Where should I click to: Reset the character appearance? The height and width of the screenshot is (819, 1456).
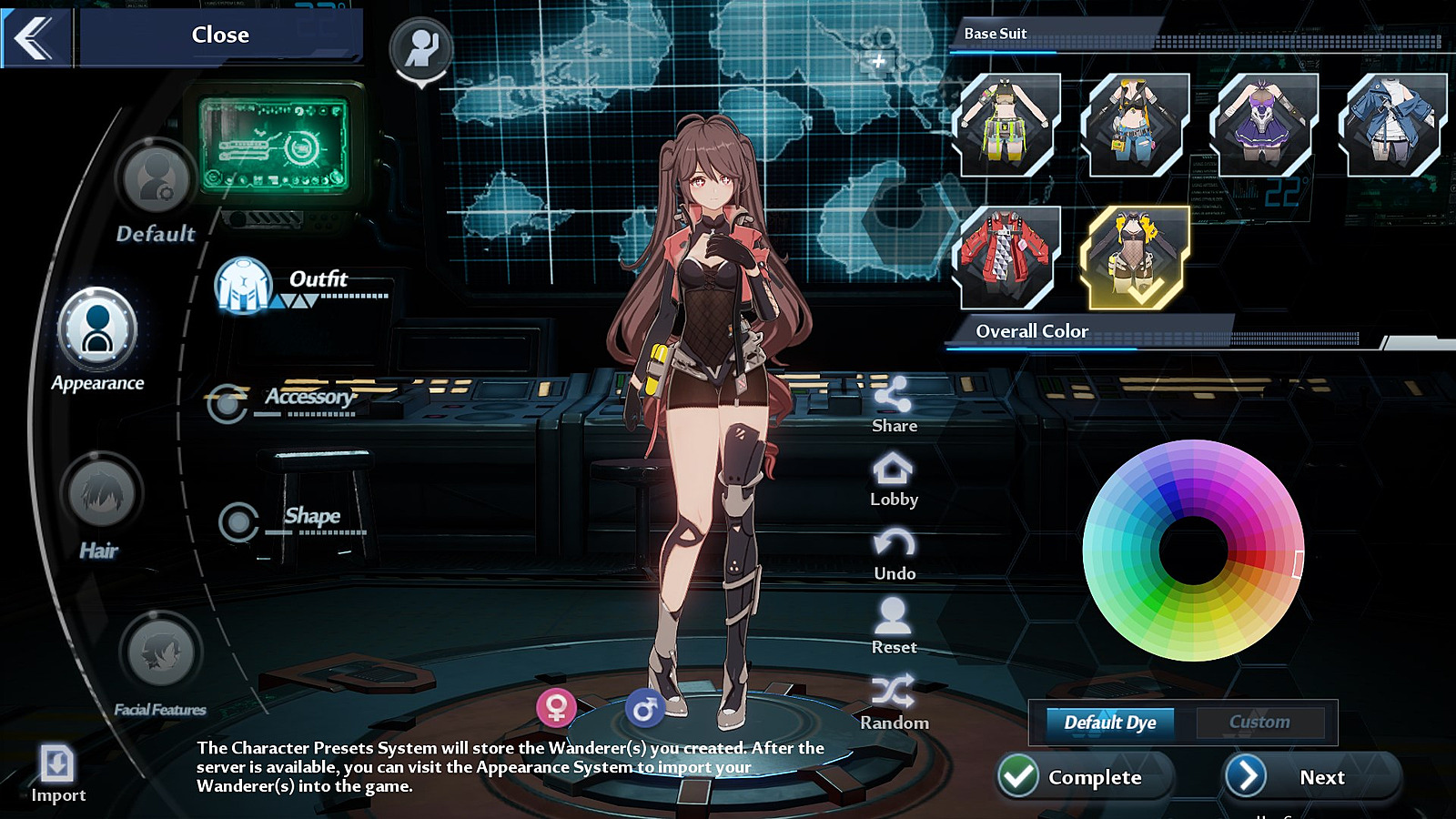pos(894,627)
